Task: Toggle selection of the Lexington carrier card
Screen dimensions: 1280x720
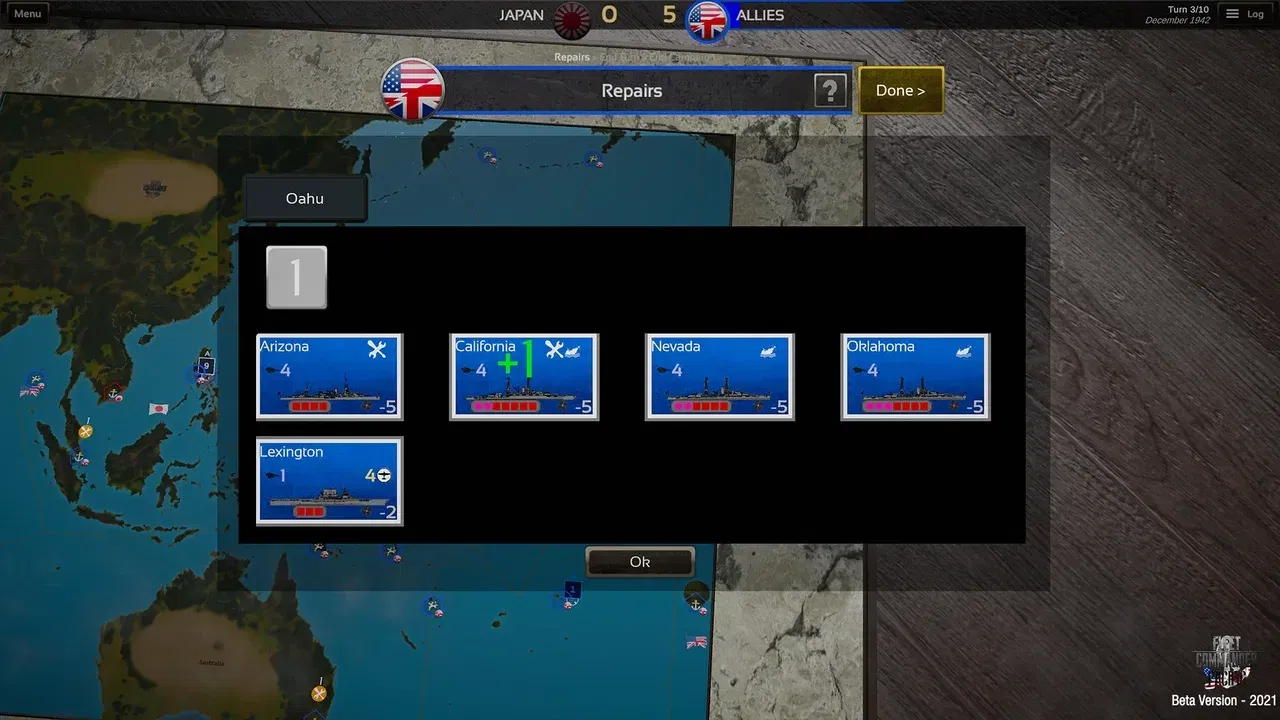Action: pyautogui.click(x=329, y=481)
